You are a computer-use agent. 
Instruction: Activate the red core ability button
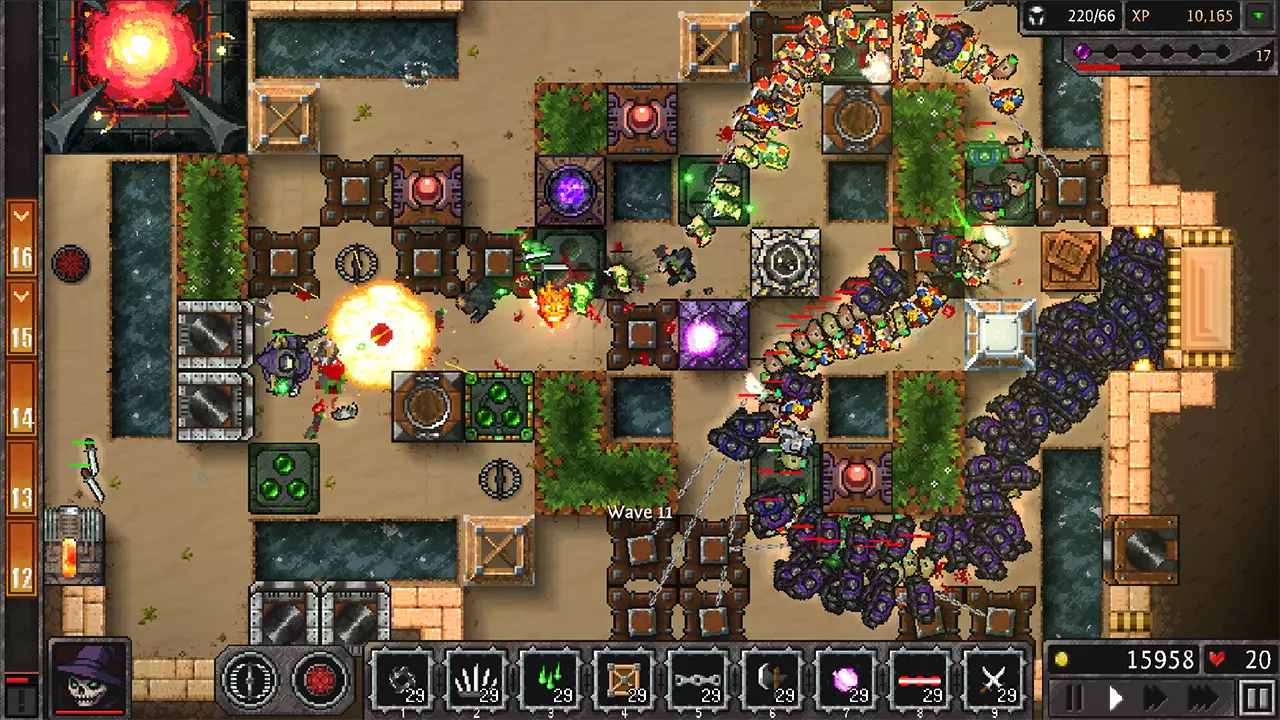click(318, 680)
